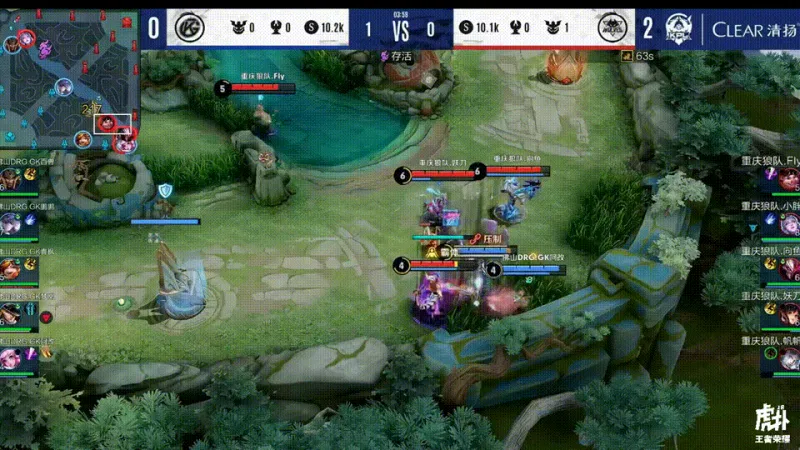Click the GK team logo on scoreboard

188,27
